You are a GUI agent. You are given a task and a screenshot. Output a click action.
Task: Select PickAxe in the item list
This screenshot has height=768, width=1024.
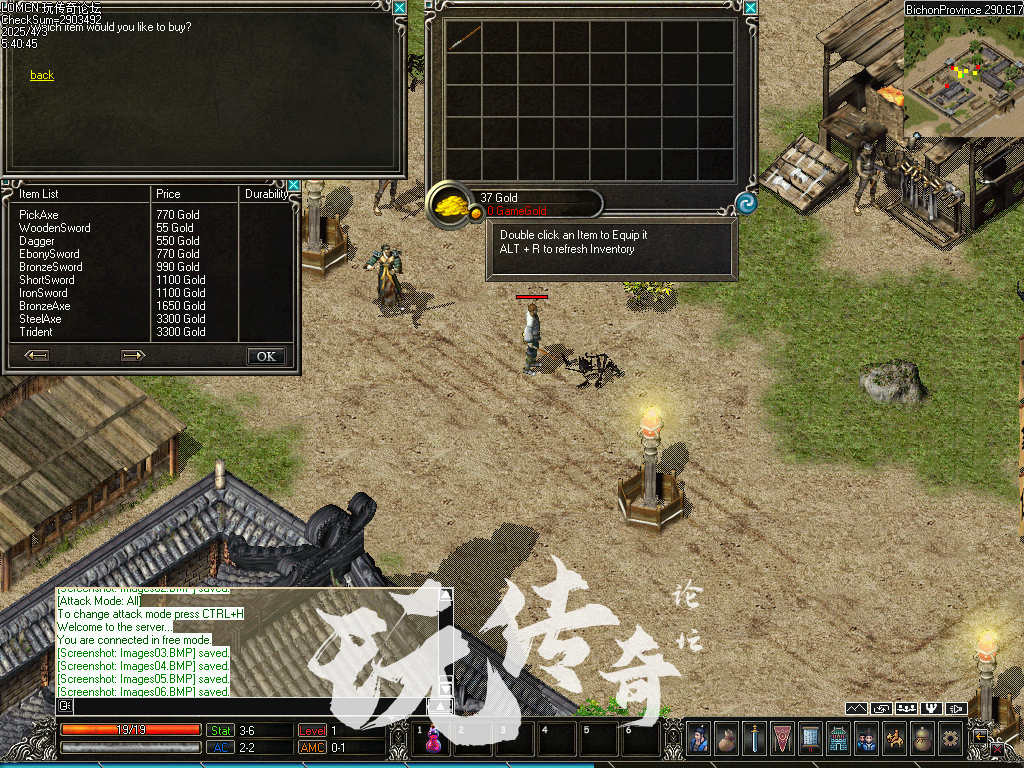pyautogui.click(x=39, y=215)
